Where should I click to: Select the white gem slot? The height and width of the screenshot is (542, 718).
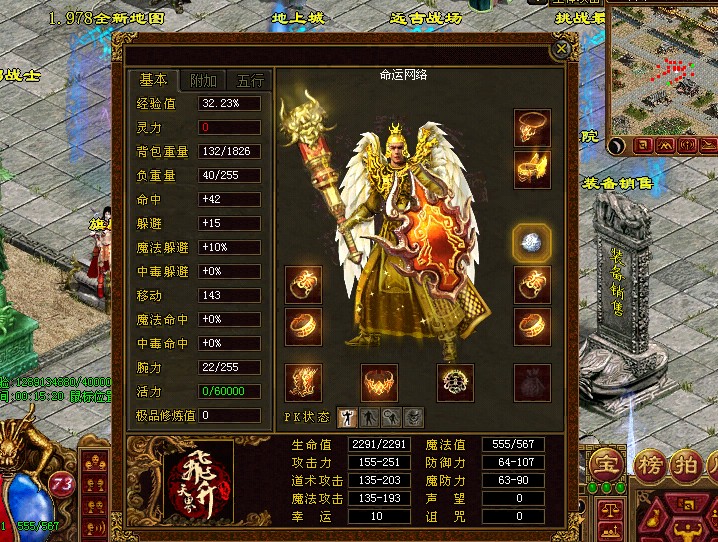531,241
